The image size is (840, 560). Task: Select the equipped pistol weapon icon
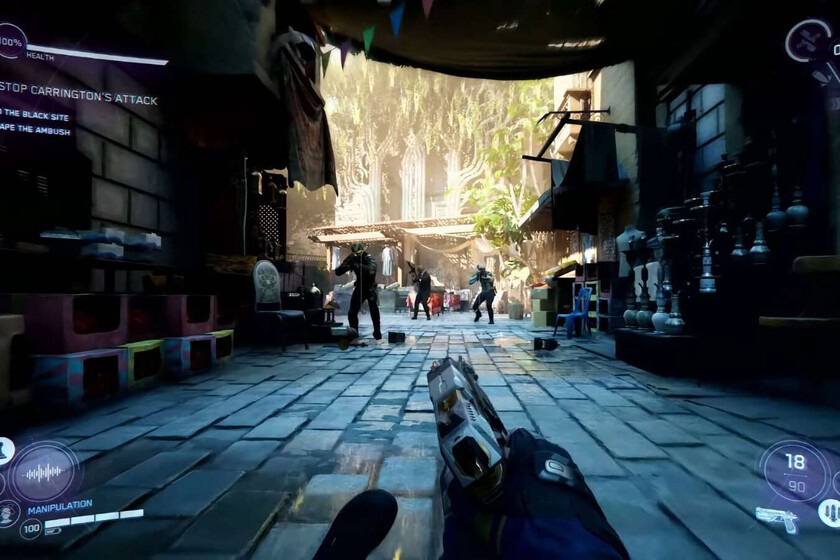pos(776,519)
